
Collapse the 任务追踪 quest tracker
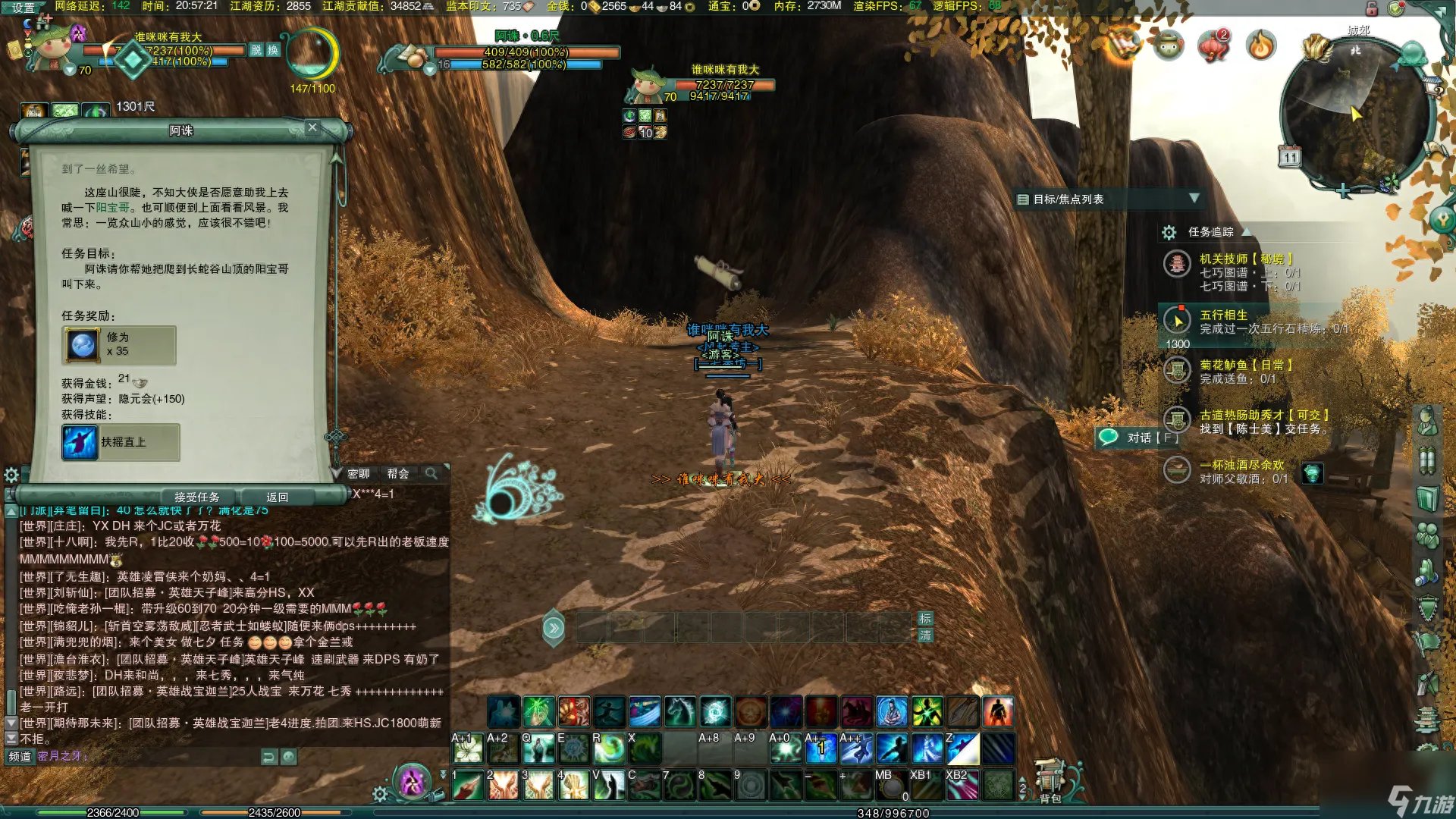[x=1245, y=231]
